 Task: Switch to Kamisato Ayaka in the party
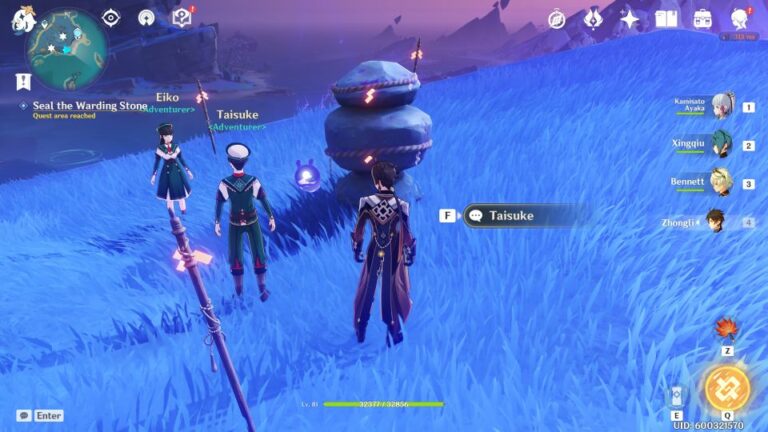(721, 107)
